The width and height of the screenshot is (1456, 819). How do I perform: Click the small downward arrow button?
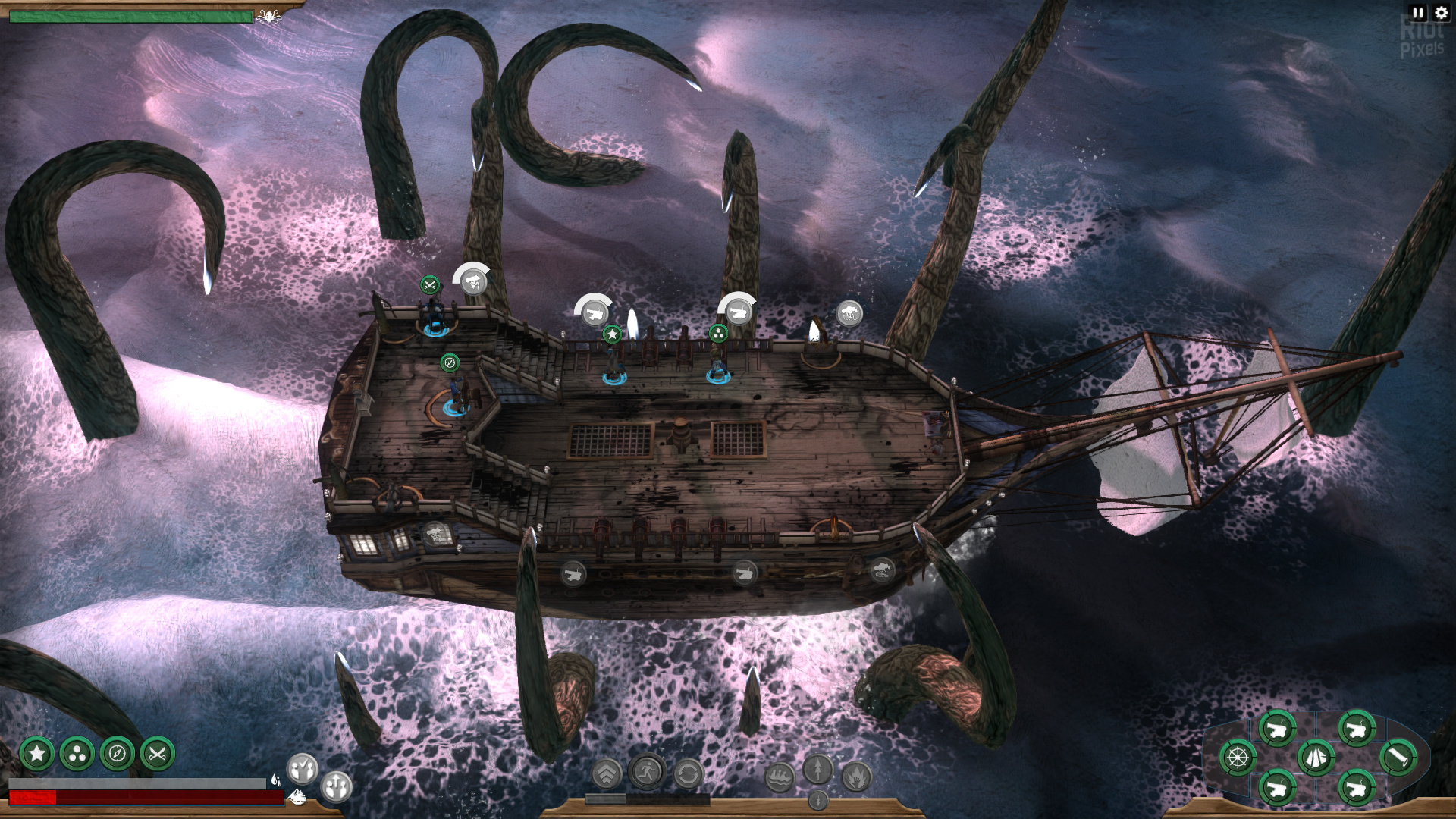coord(817,800)
